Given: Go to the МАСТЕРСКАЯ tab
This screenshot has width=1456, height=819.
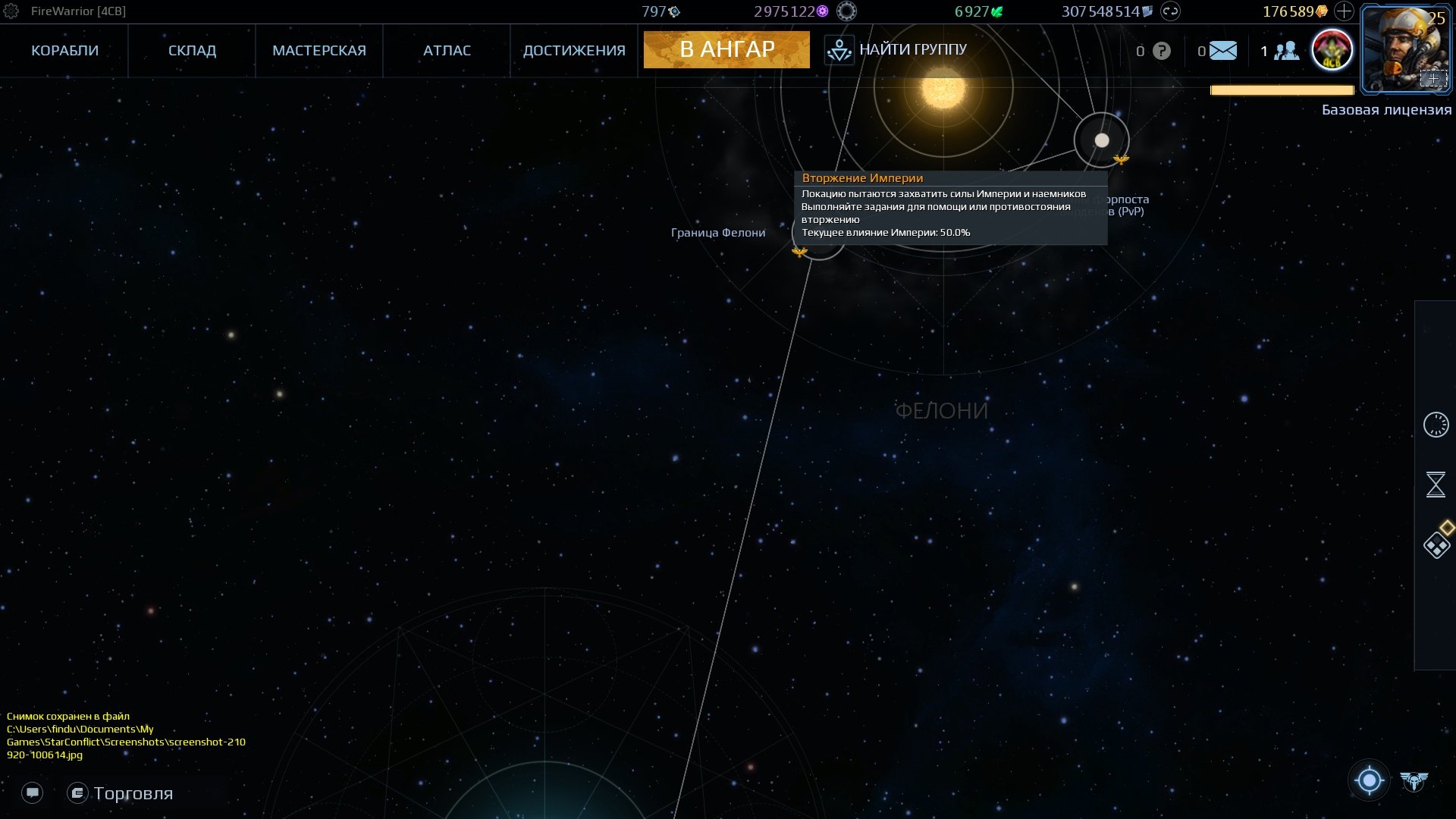Looking at the screenshot, I should (x=319, y=51).
